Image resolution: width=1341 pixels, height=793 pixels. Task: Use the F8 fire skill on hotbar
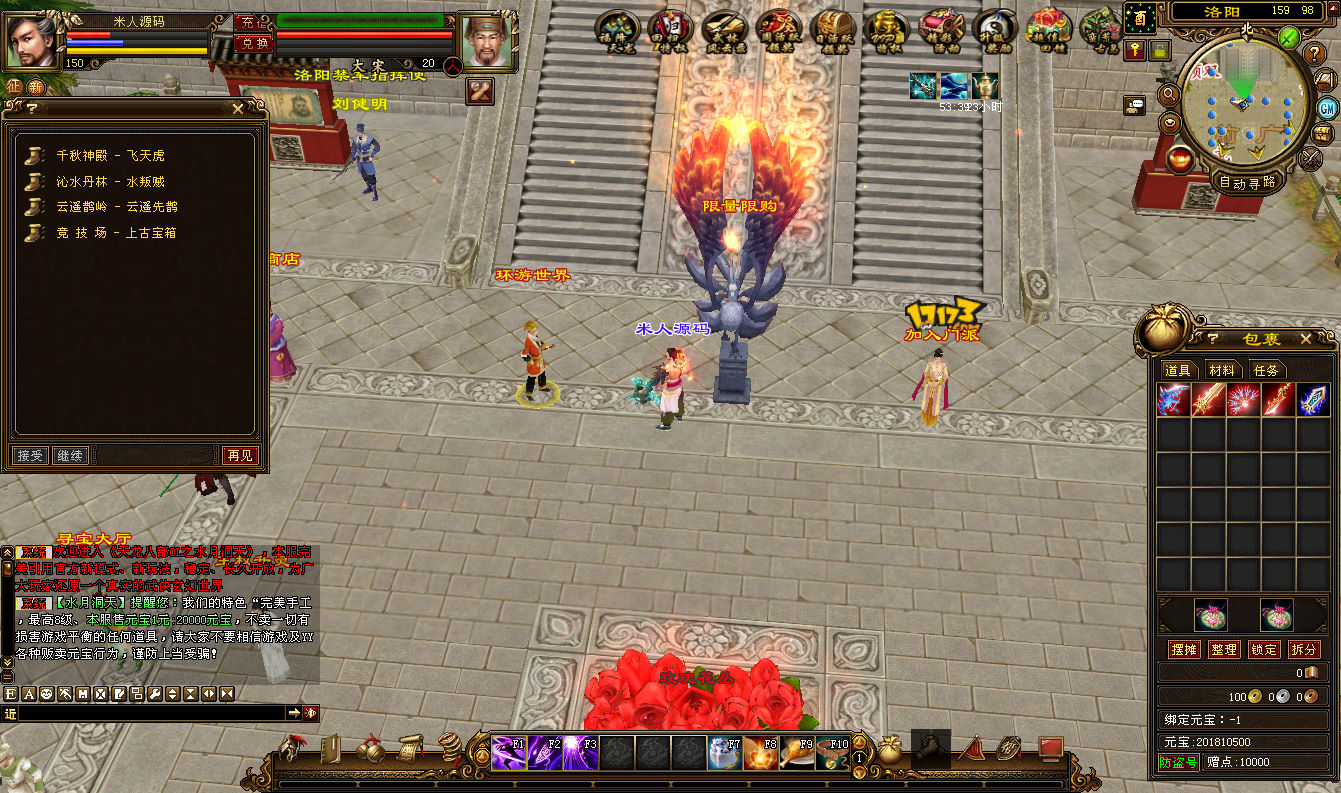tap(761, 753)
